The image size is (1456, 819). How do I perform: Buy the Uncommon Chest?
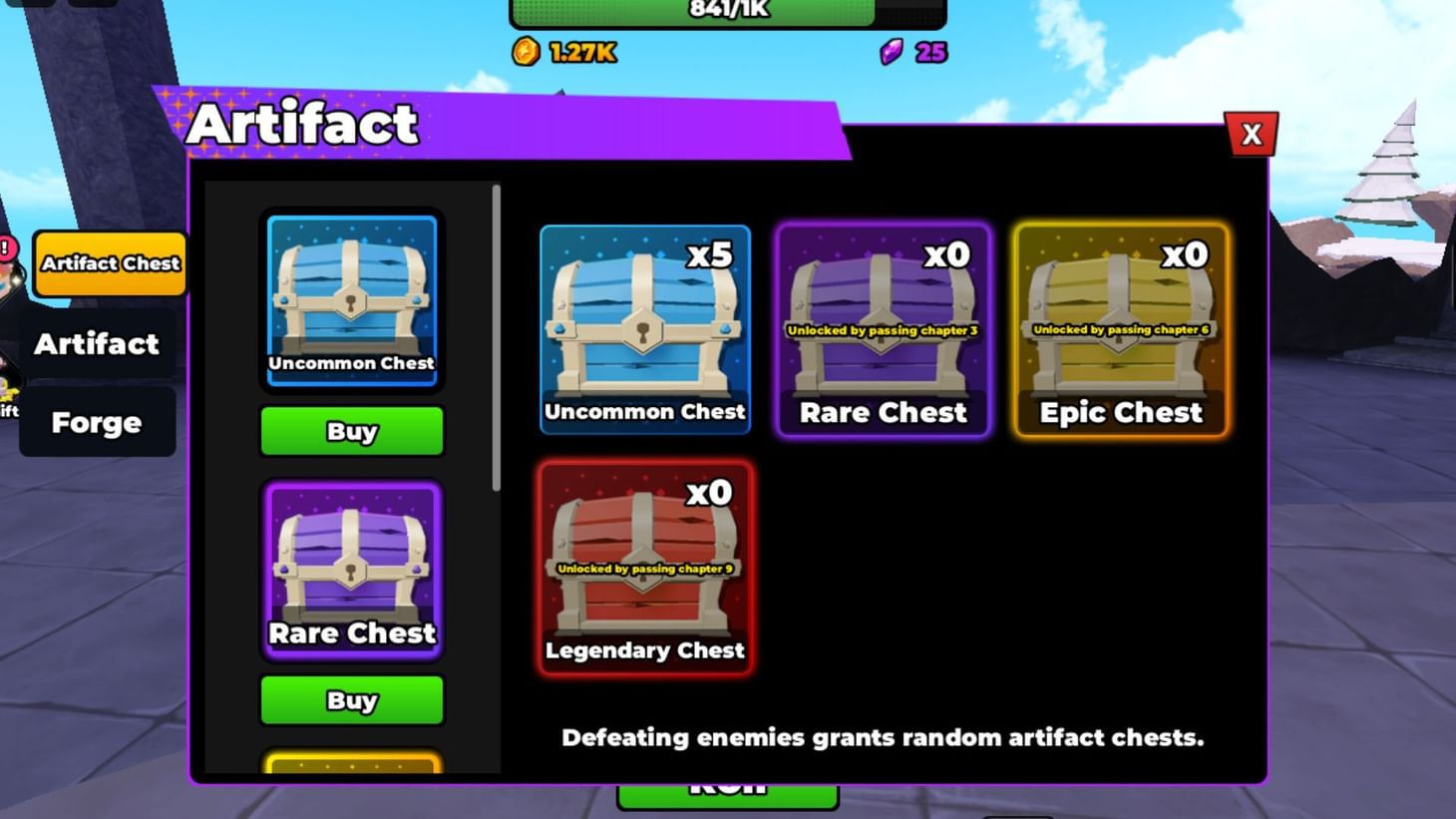pyautogui.click(x=351, y=431)
